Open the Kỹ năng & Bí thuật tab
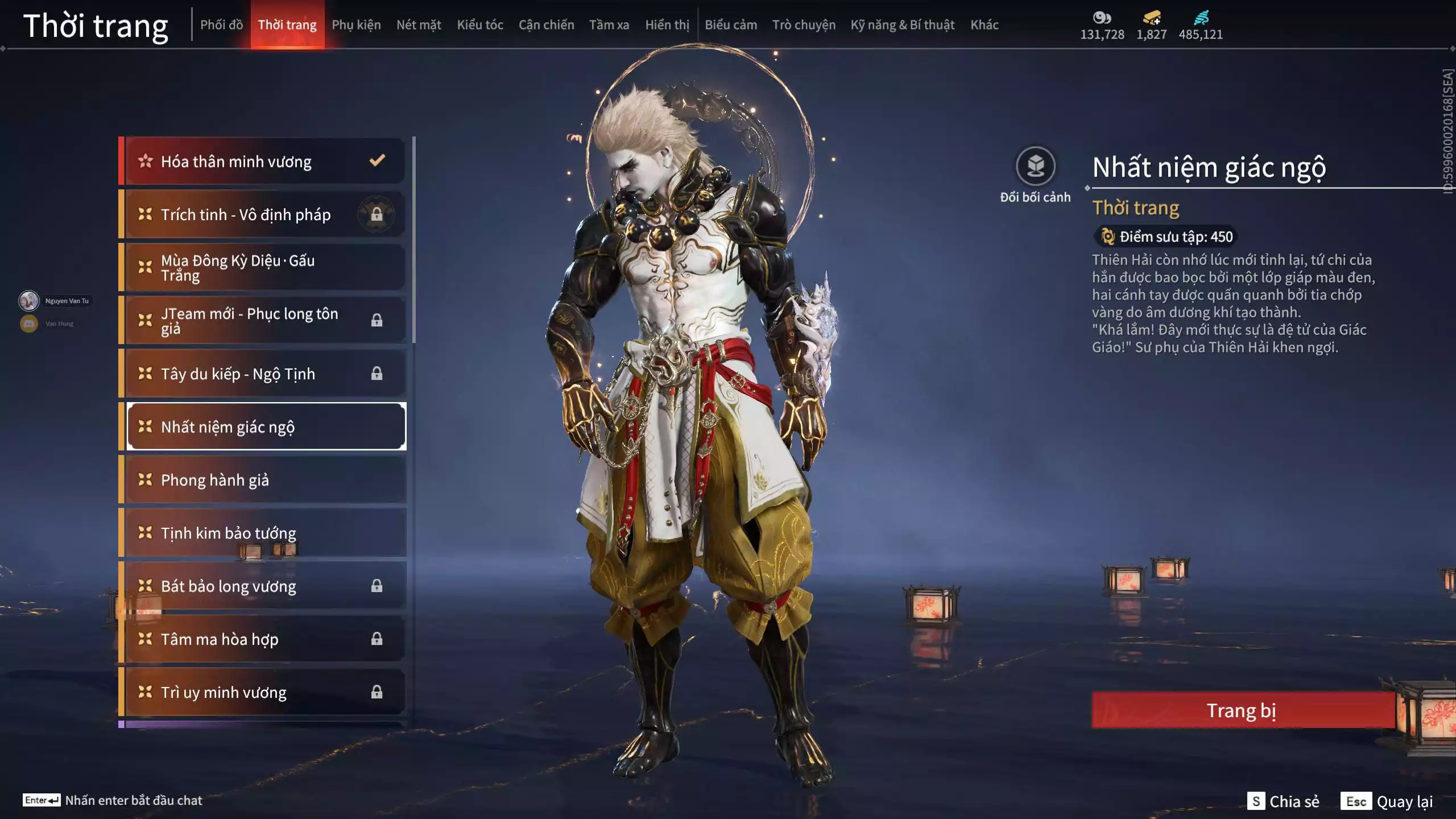Image resolution: width=1456 pixels, height=819 pixels. click(x=902, y=24)
